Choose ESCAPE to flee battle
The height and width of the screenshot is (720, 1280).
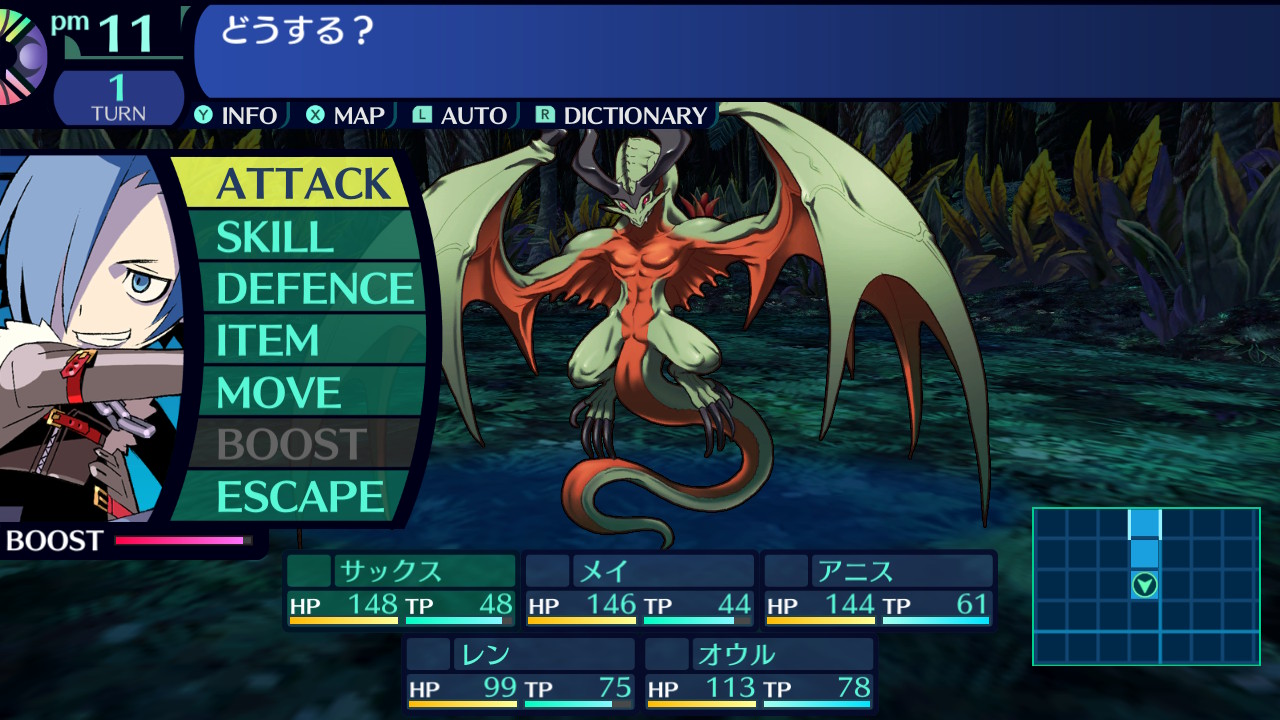pyautogui.click(x=300, y=497)
